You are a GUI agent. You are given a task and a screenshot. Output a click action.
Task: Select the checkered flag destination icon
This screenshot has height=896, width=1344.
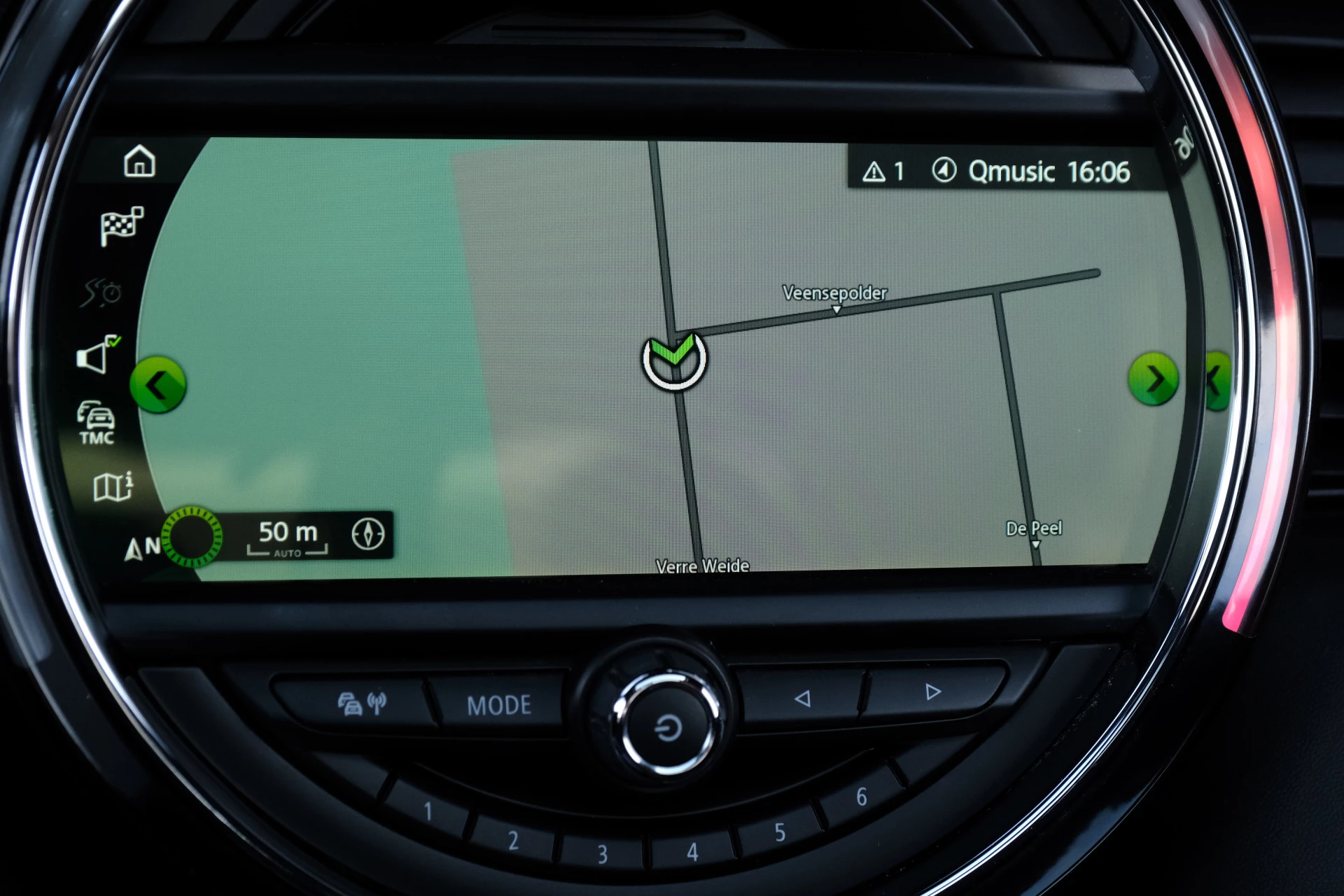coord(122,225)
